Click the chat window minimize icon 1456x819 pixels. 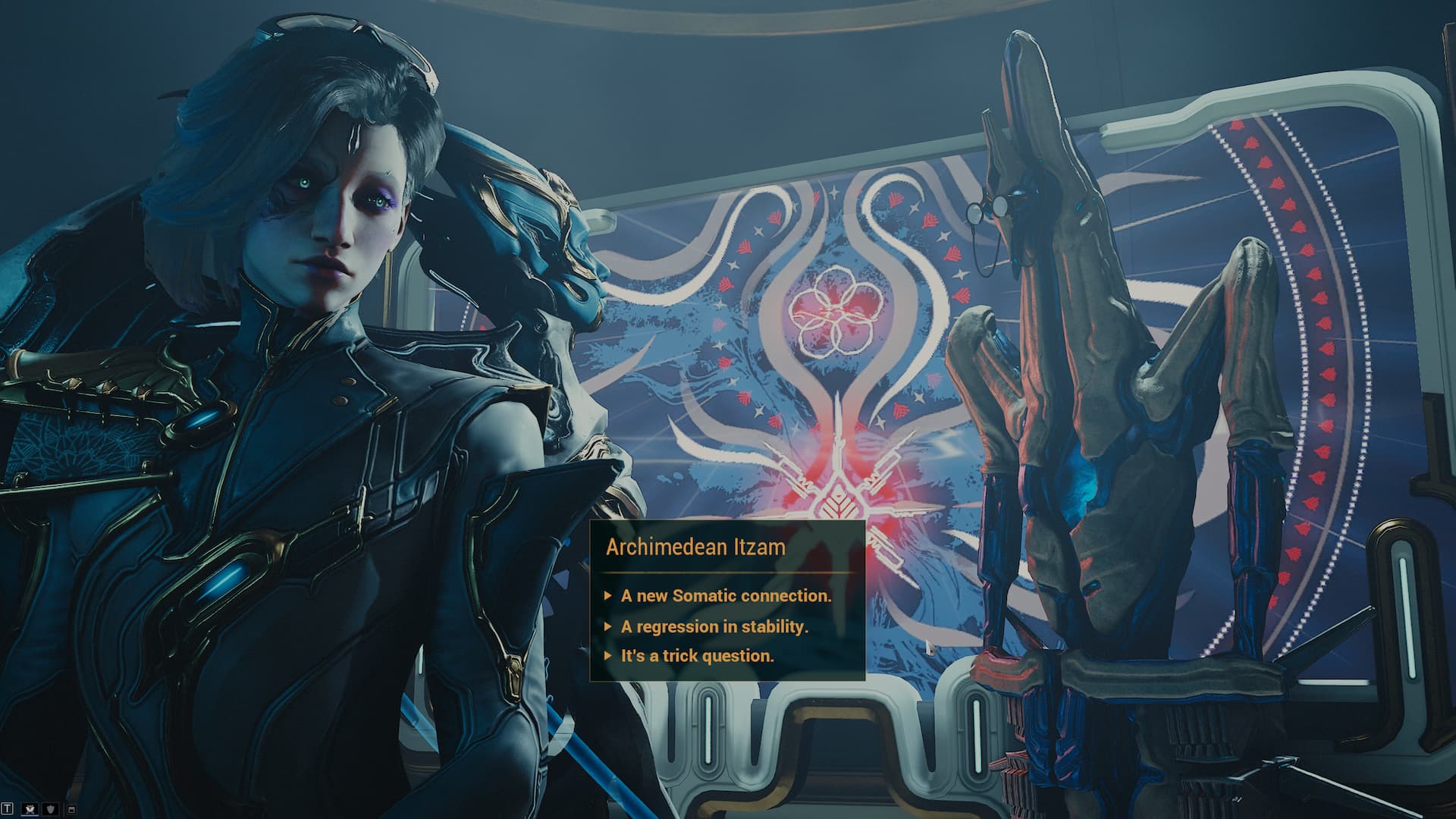(72, 810)
